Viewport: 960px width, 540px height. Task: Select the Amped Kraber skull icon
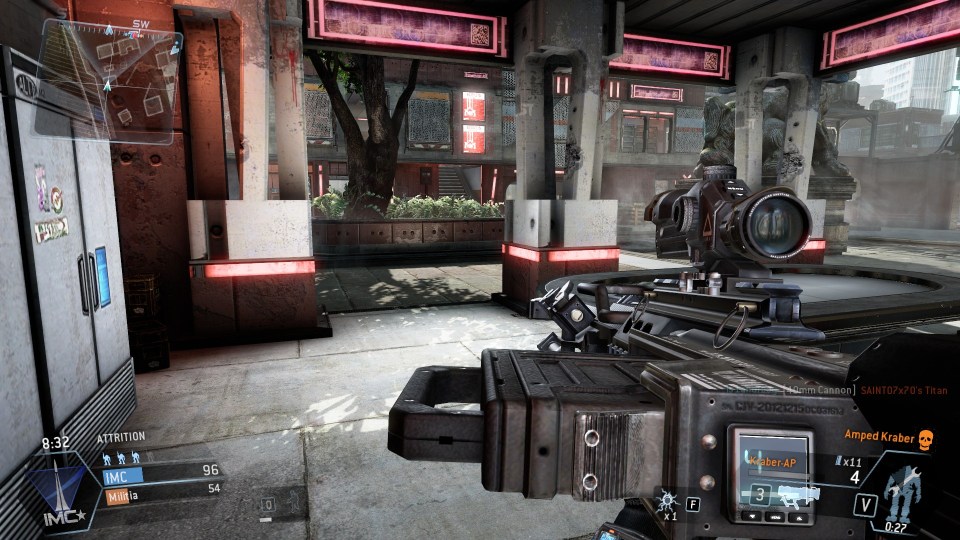pos(925,438)
